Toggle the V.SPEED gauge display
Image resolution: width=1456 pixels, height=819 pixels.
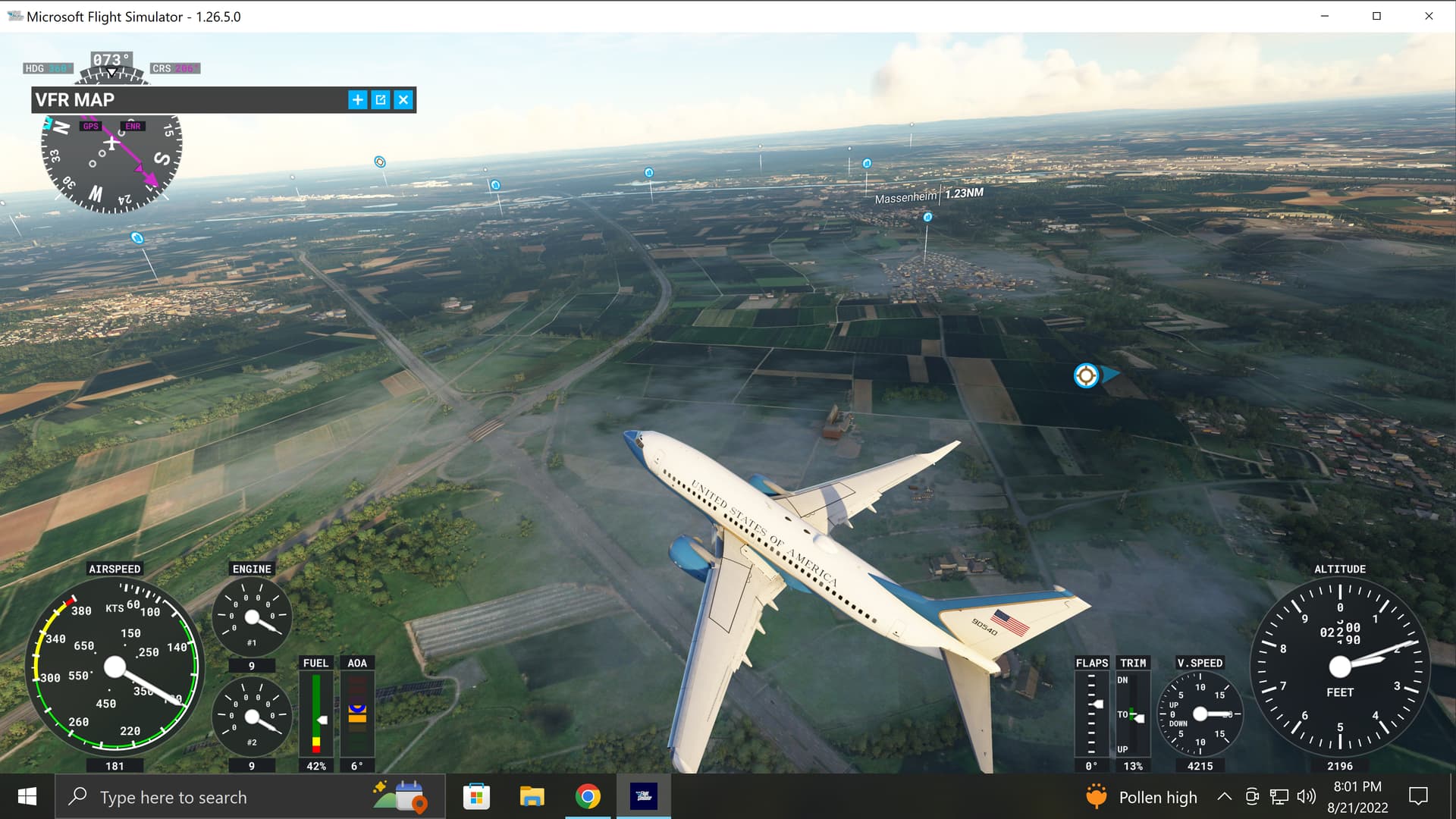click(1199, 713)
